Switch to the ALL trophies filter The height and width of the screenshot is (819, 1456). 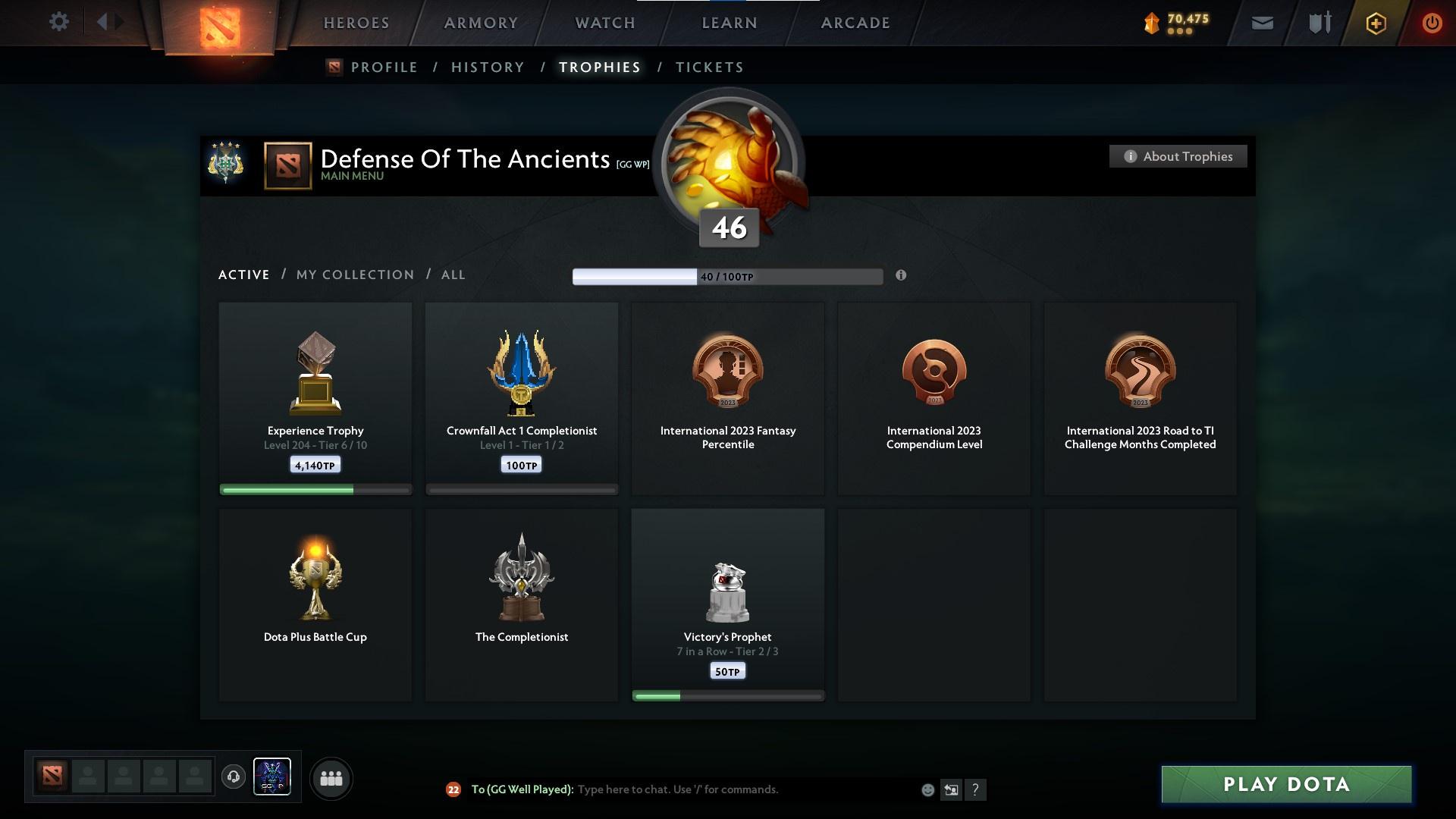pyautogui.click(x=453, y=275)
